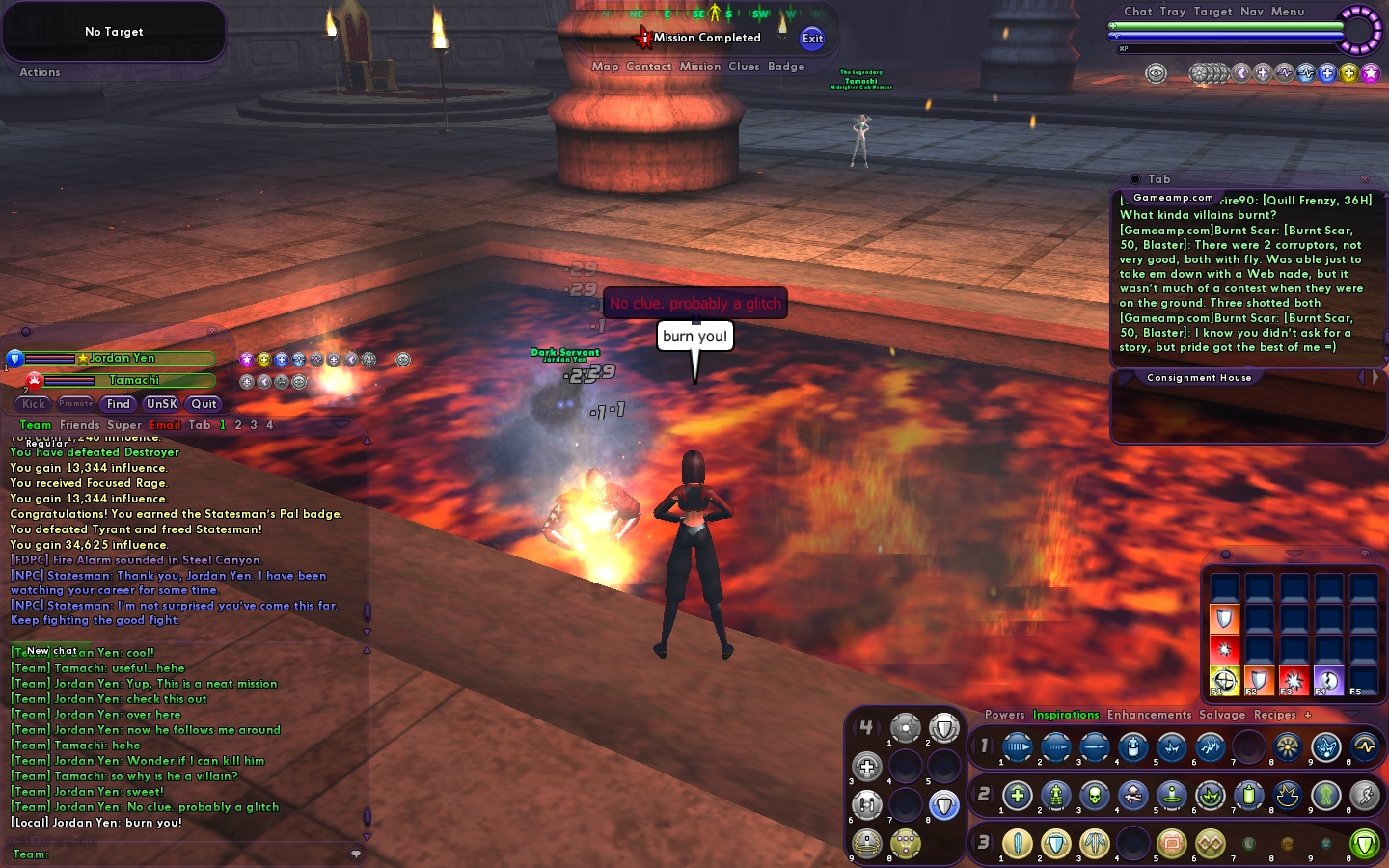The width and height of the screenshot is (1389, 868).
Task: Open the Recipes tab
Action: pos(1274,715)
